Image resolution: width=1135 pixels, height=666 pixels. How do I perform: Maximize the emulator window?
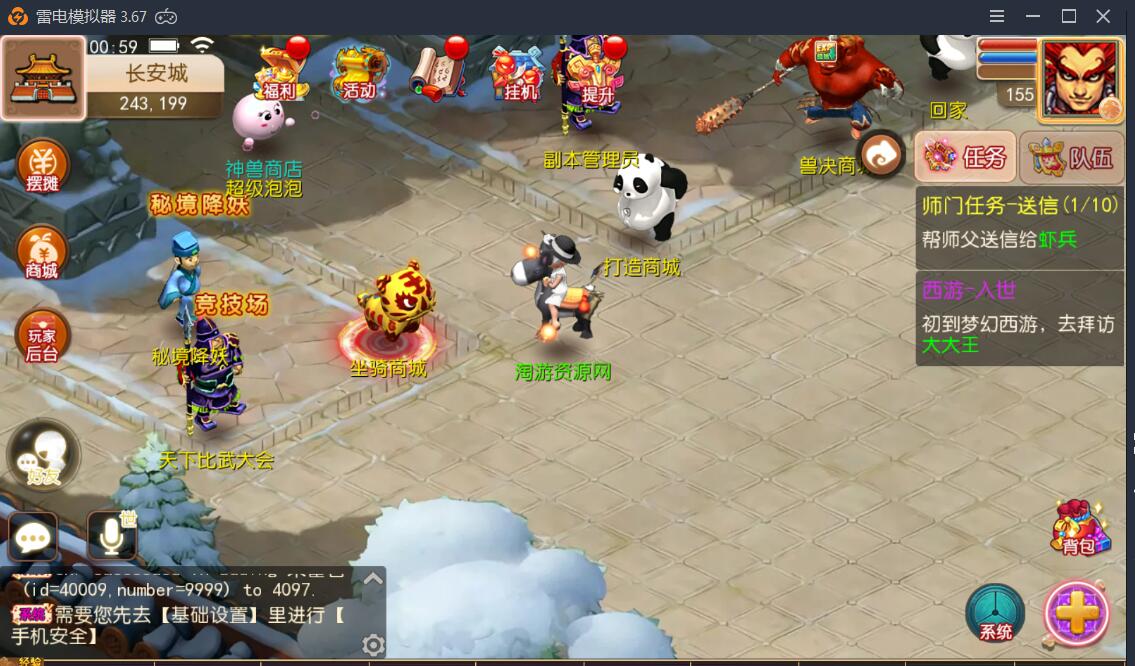pyautogui.click(x=1068, y=16)
